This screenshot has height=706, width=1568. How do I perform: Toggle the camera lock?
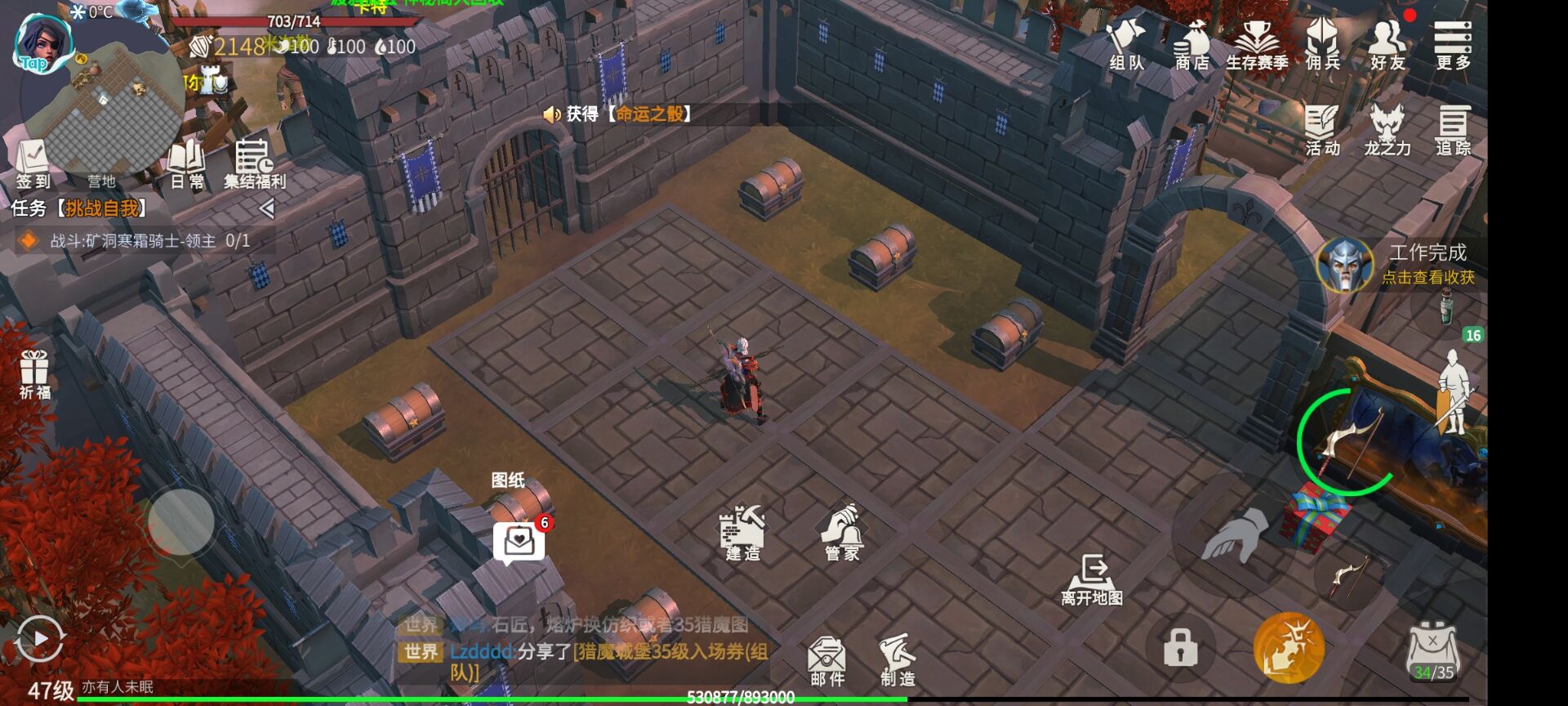(x=1179, y=646)
